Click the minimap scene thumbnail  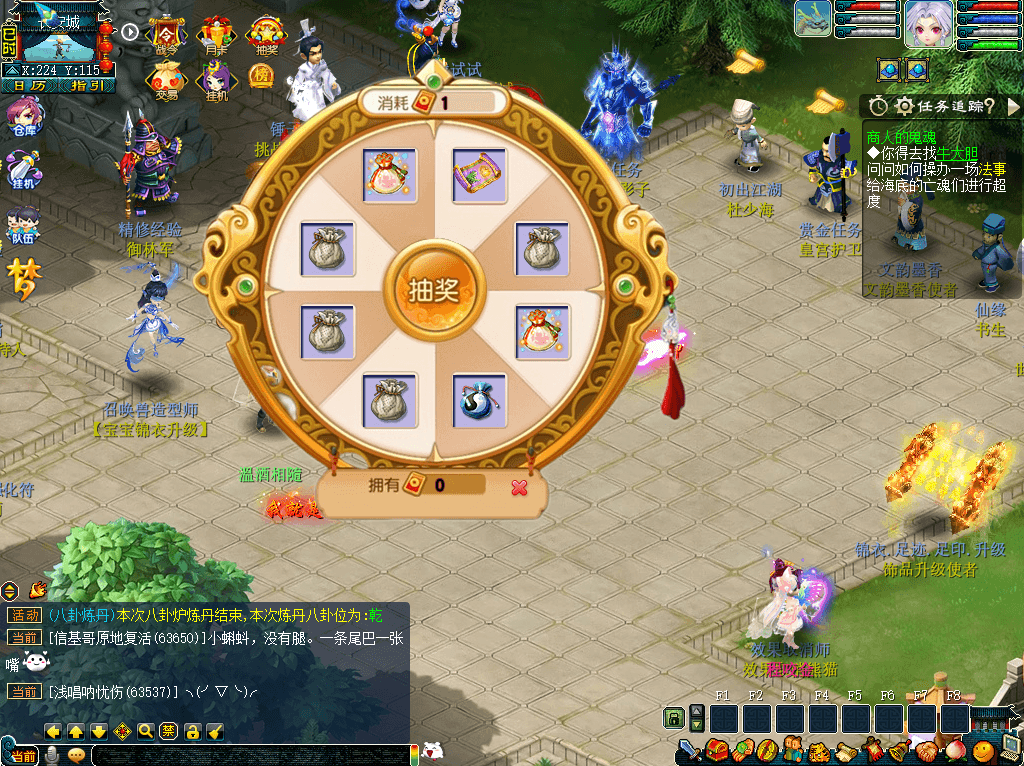coord(58,40)
